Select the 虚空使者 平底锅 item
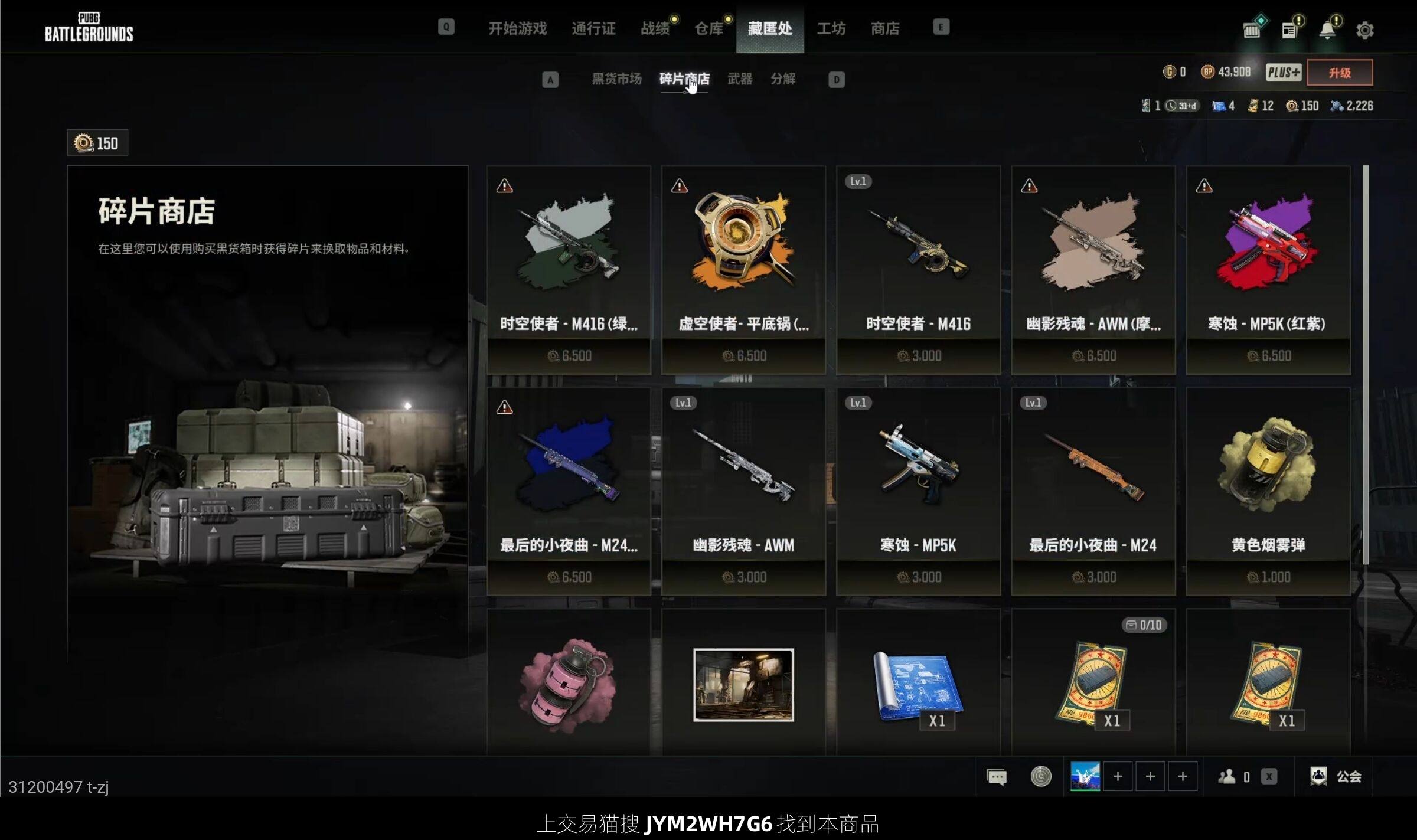Image resolution: width=1417 pixels, height=840 pixels. [743, 270]
